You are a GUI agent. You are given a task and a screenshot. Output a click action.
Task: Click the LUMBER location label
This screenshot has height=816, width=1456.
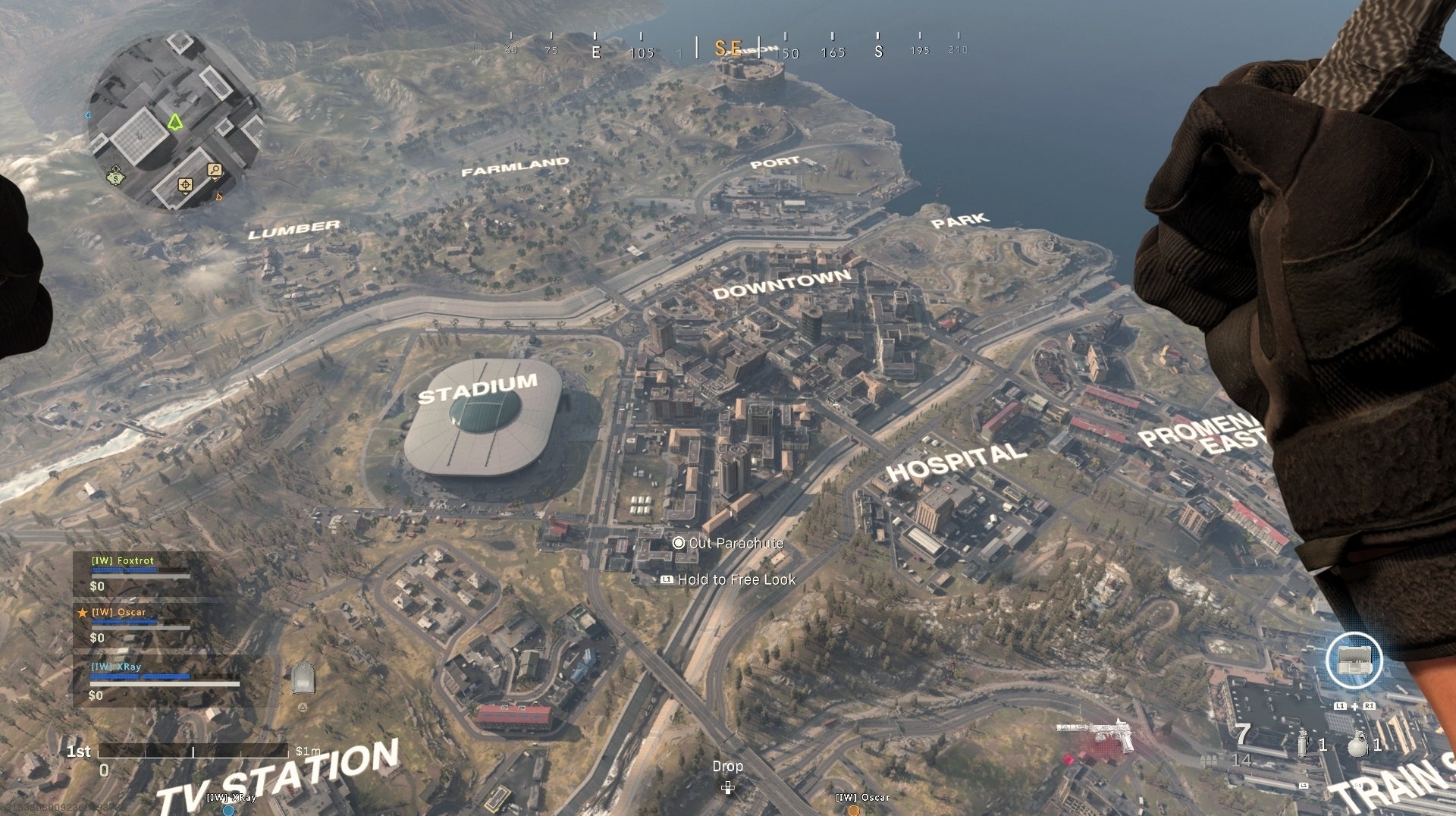[x=293, y=229]
